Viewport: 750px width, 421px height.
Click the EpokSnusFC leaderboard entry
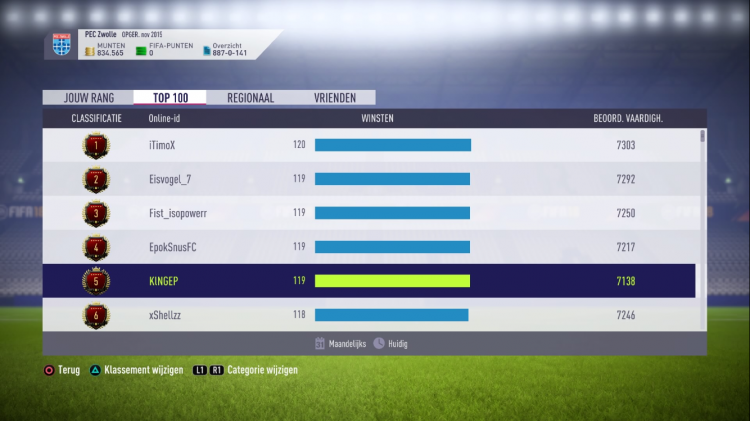tap(370, 247)
